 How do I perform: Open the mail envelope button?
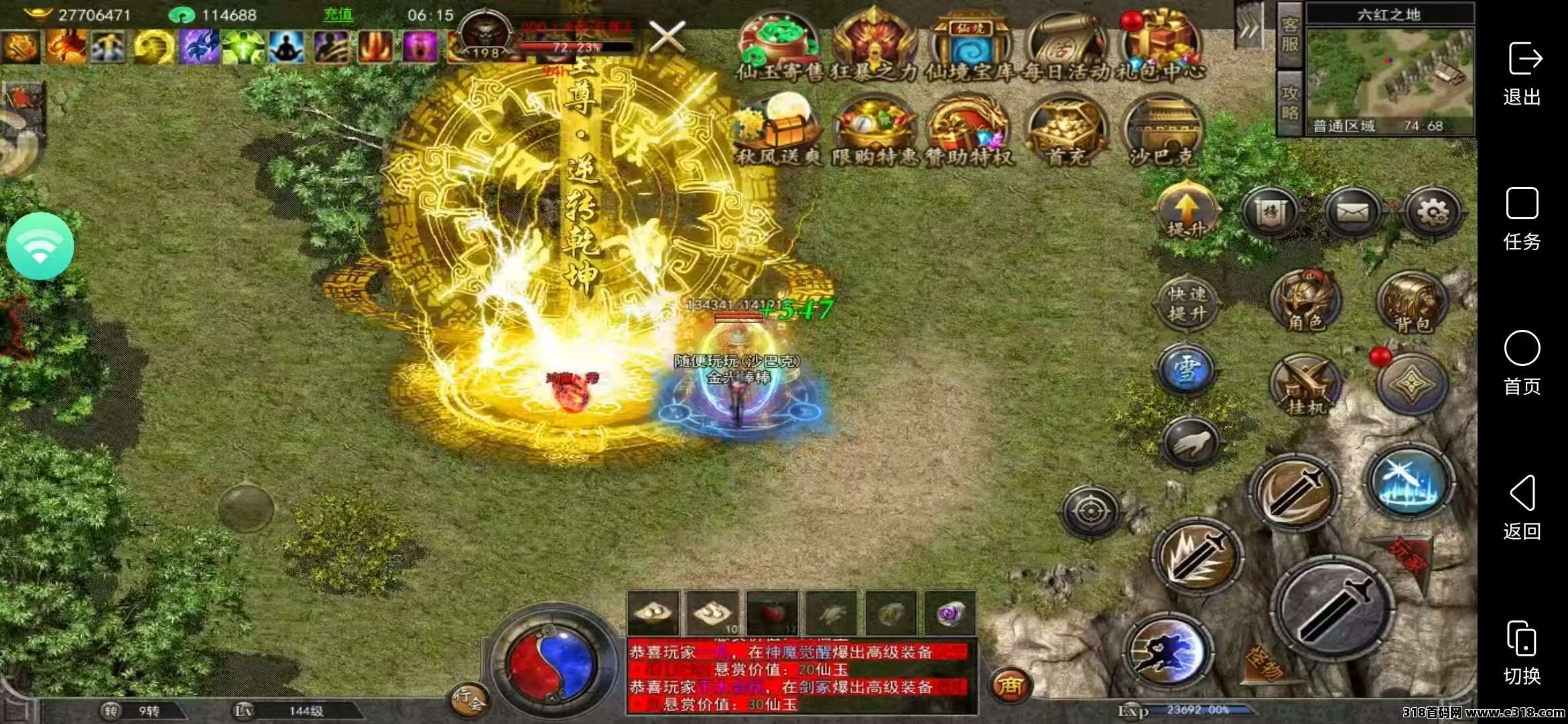coord(1352,213)
